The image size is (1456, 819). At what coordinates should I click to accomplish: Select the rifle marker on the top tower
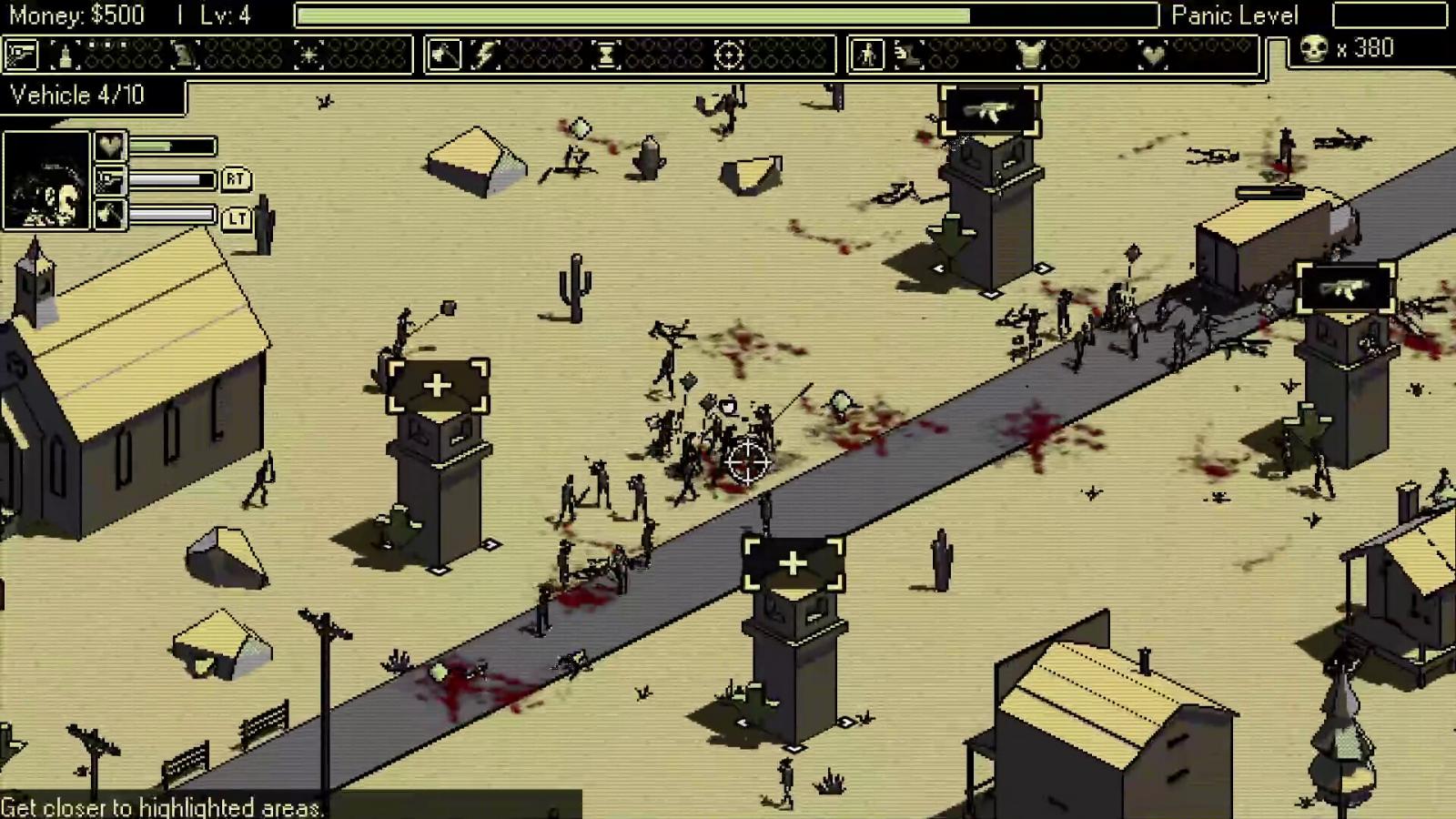989,111
